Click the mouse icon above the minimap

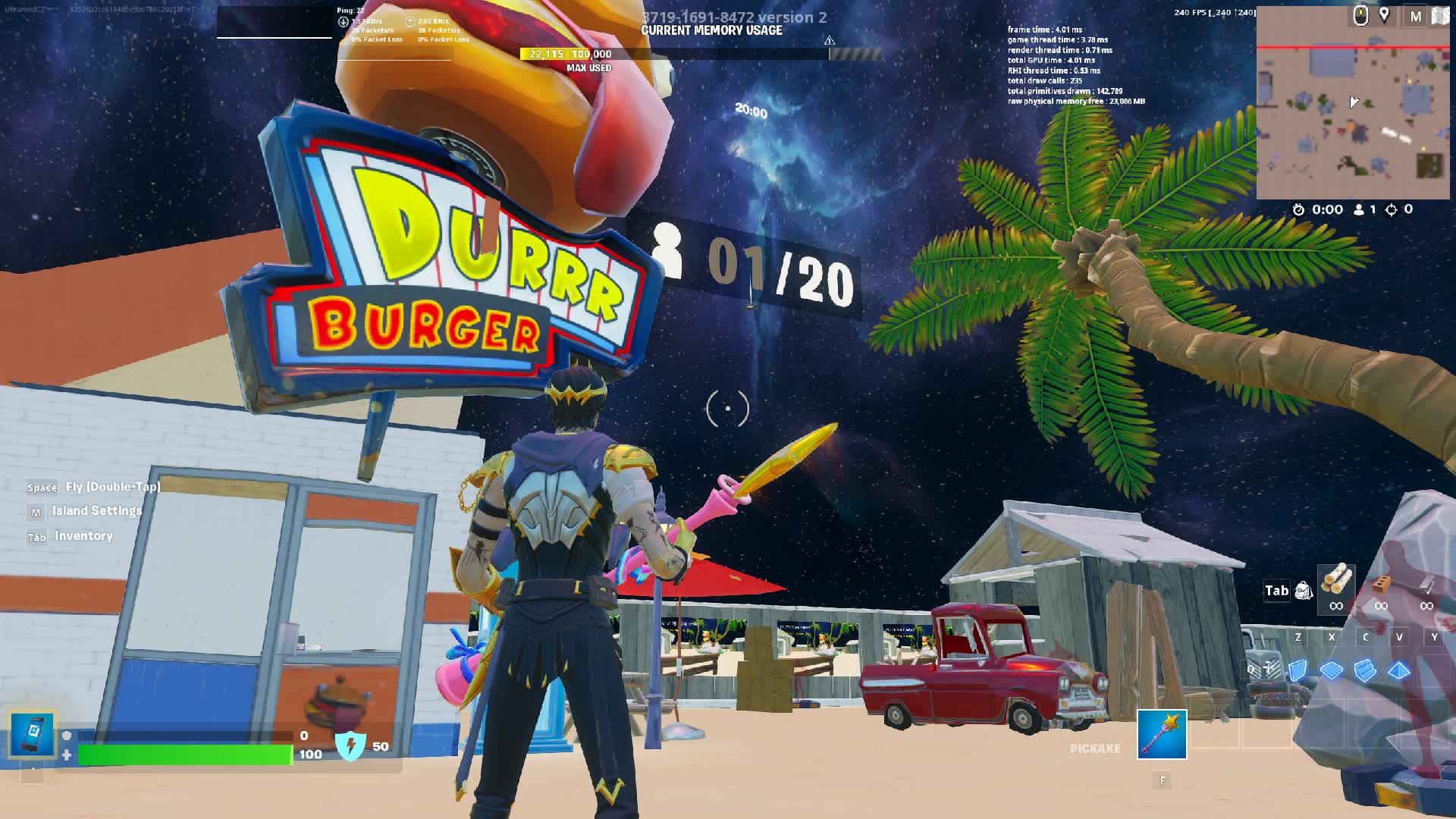point(1361,15)
